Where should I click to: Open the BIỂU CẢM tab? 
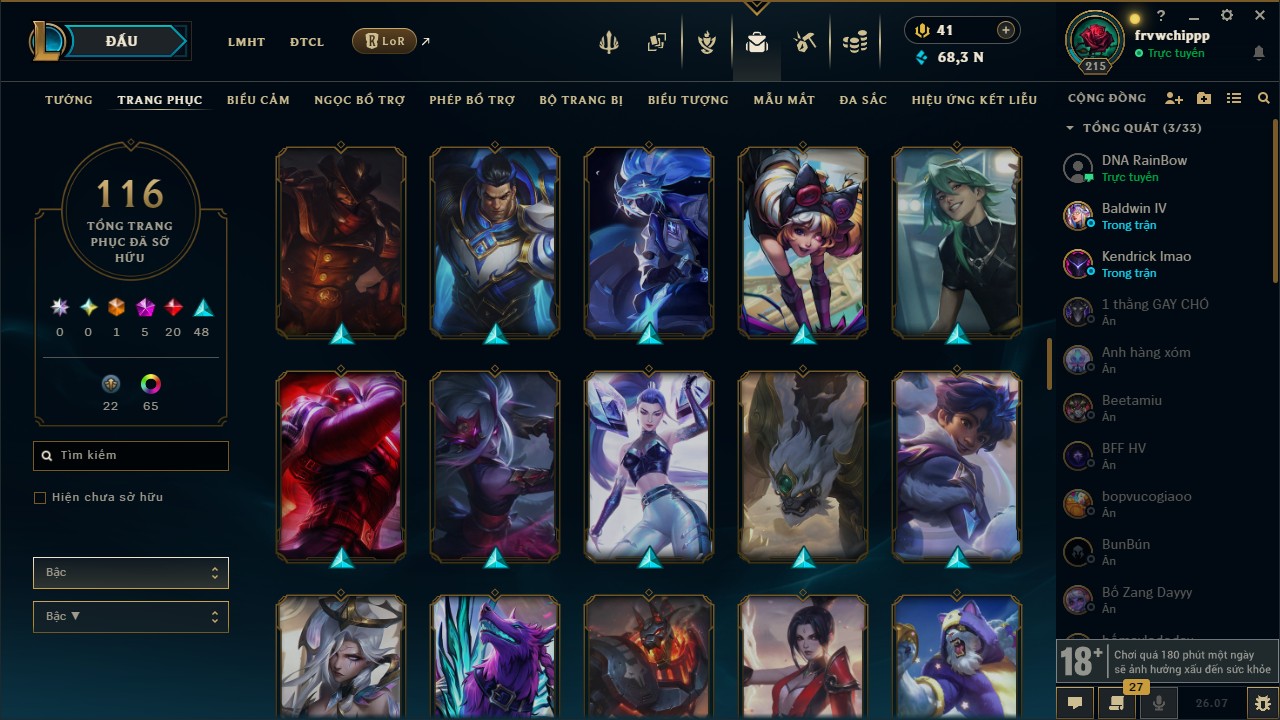[258, 100]
